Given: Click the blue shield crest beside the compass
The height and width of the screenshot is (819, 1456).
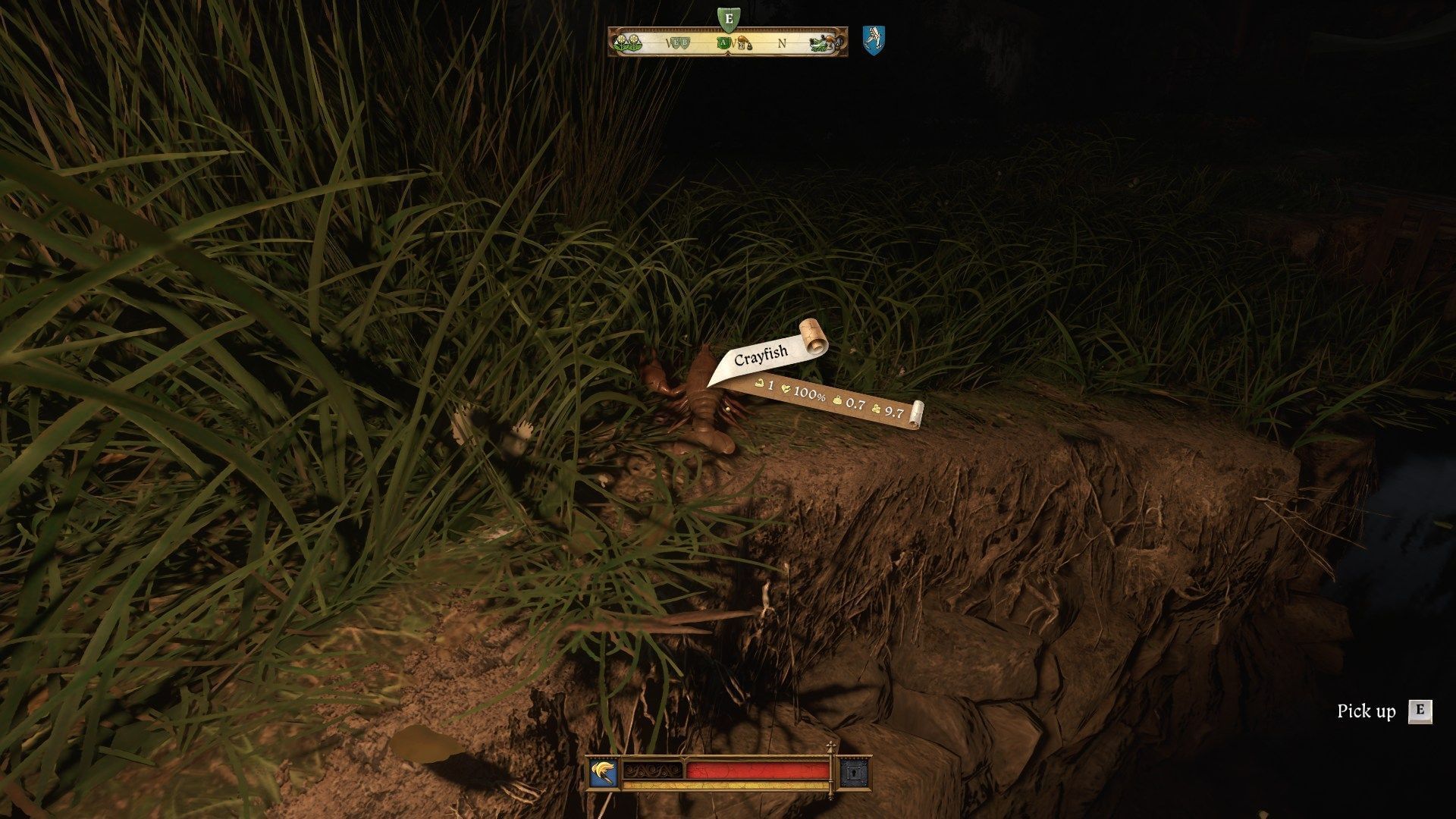Looking at the screenshot, I should 874,39.
